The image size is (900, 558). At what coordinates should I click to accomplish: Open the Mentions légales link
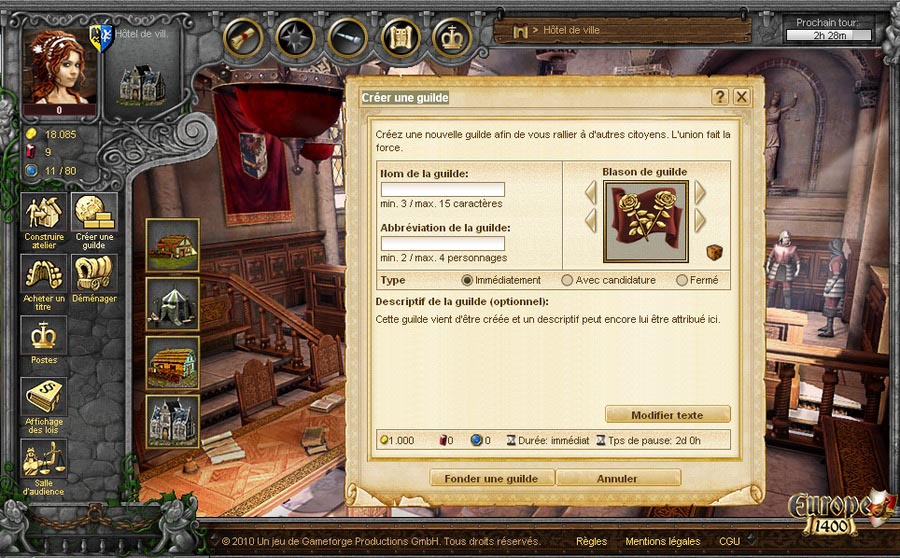tap(659, 541)
